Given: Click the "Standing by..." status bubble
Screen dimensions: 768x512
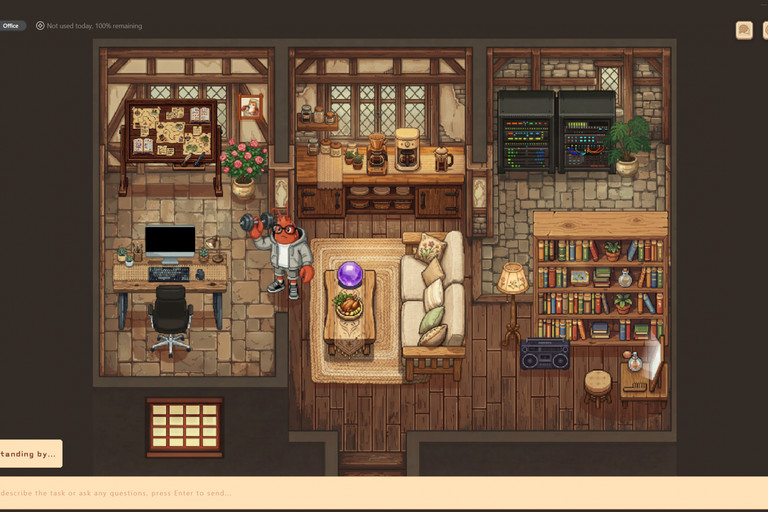Looking at the screenshot, I should click(30, 454).
